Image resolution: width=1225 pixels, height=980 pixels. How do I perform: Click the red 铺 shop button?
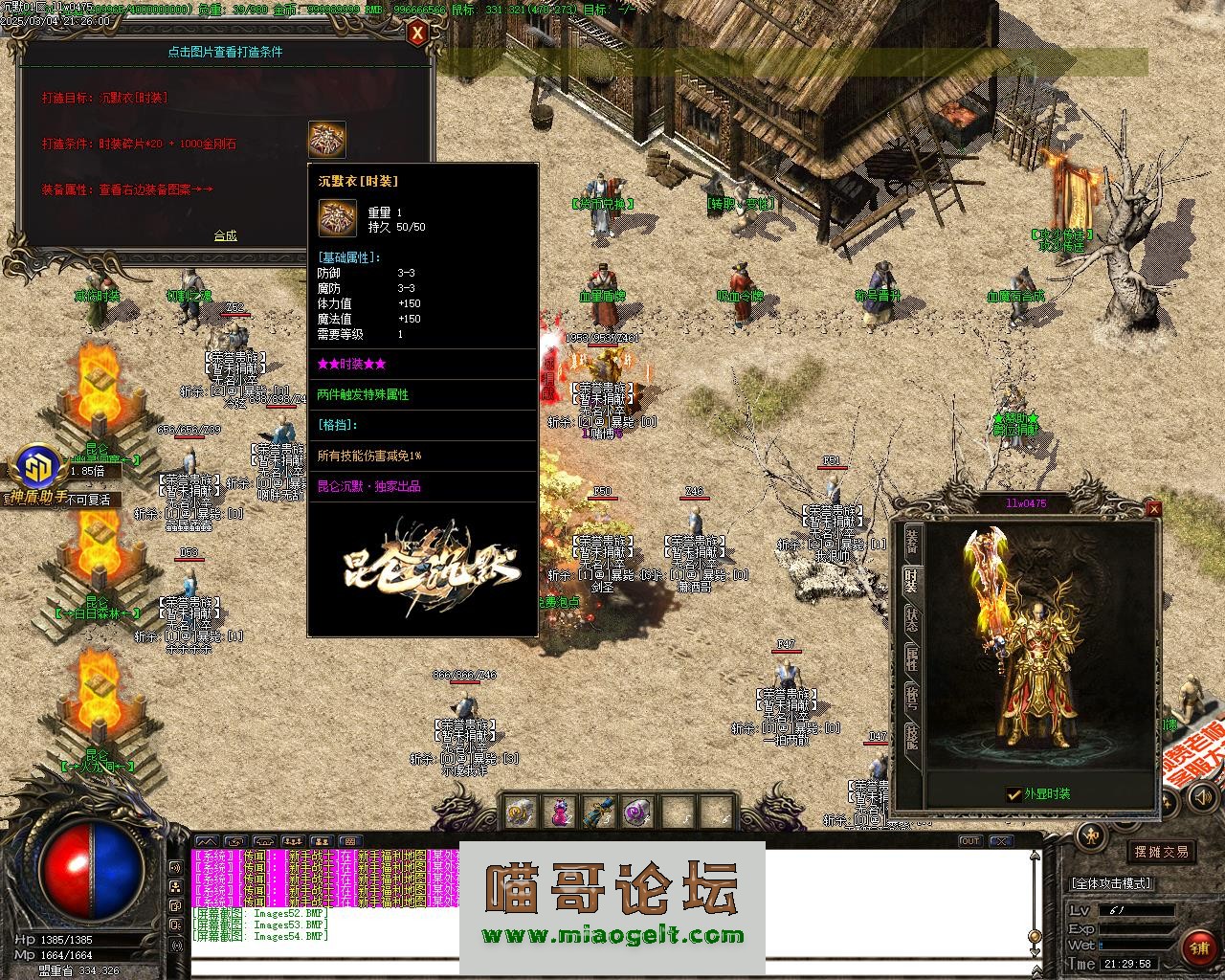(x=1199, y=947)
